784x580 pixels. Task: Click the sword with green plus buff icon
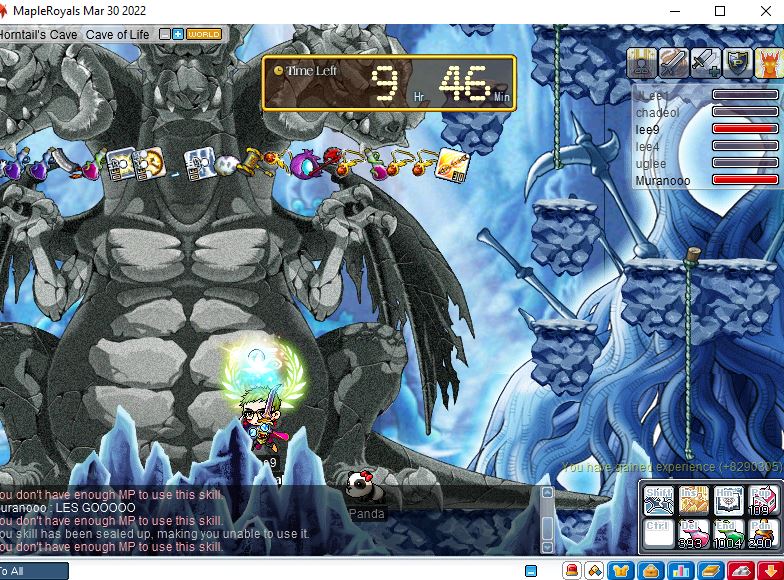tap(705, 63)
